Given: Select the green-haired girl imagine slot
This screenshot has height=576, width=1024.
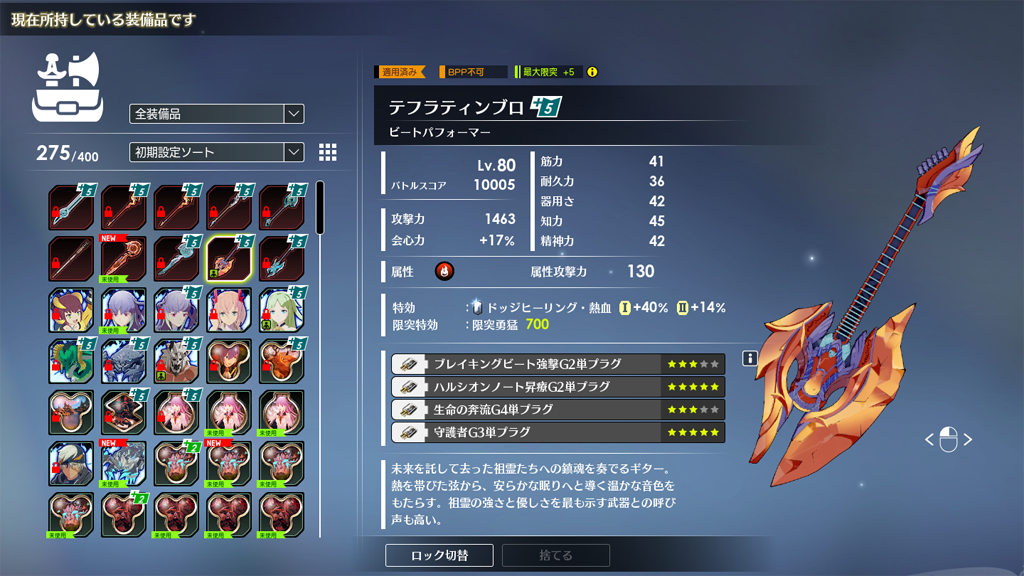Looking at the screenshot, I should click(x=280, y=310).
